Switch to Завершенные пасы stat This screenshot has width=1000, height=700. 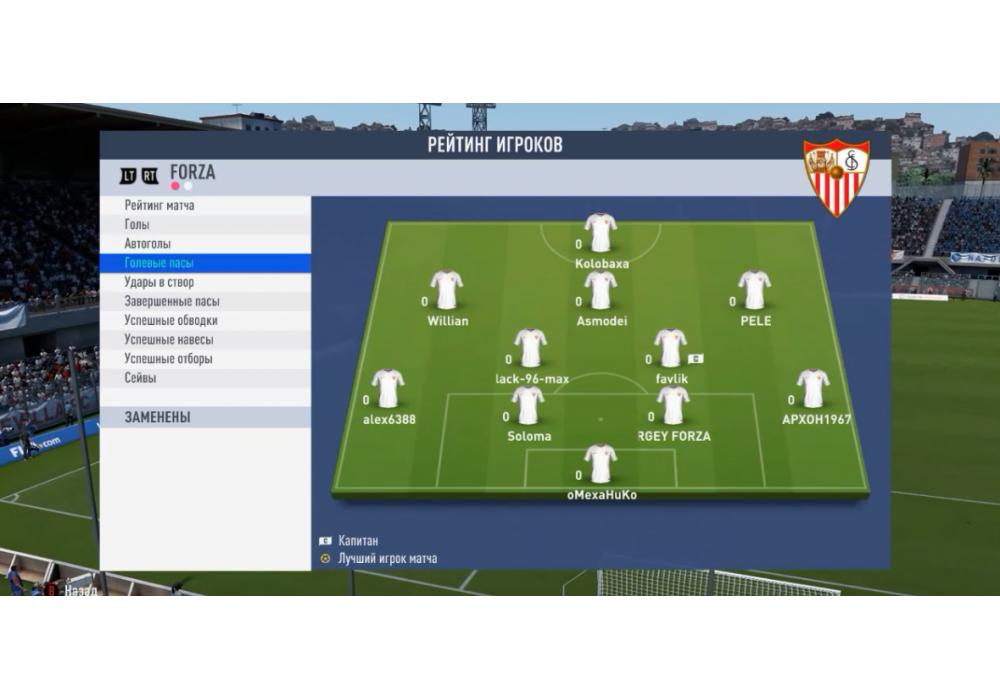pyautogui.click(x=172, y=301)
